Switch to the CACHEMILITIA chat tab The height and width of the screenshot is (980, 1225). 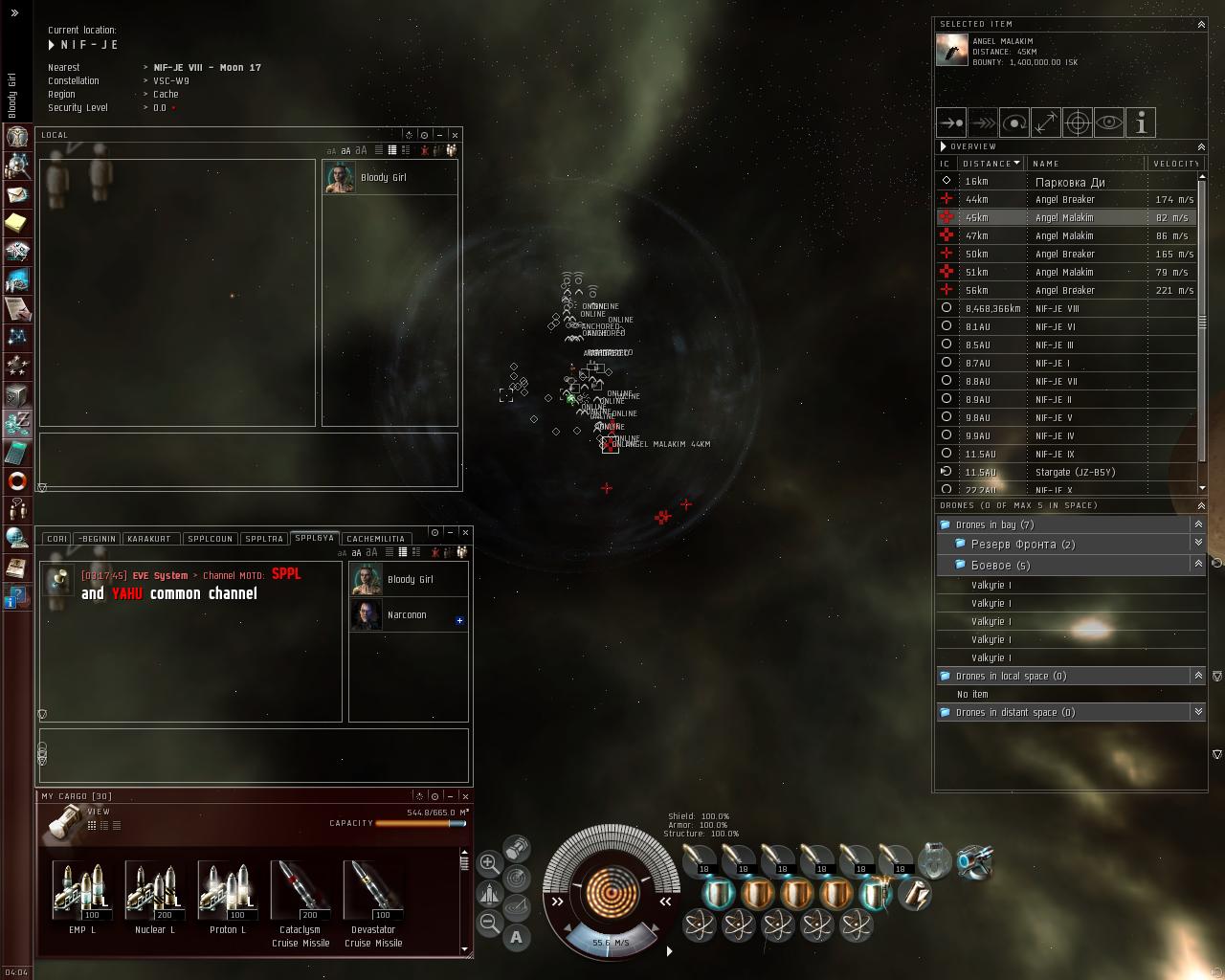[x=375, y=539]
